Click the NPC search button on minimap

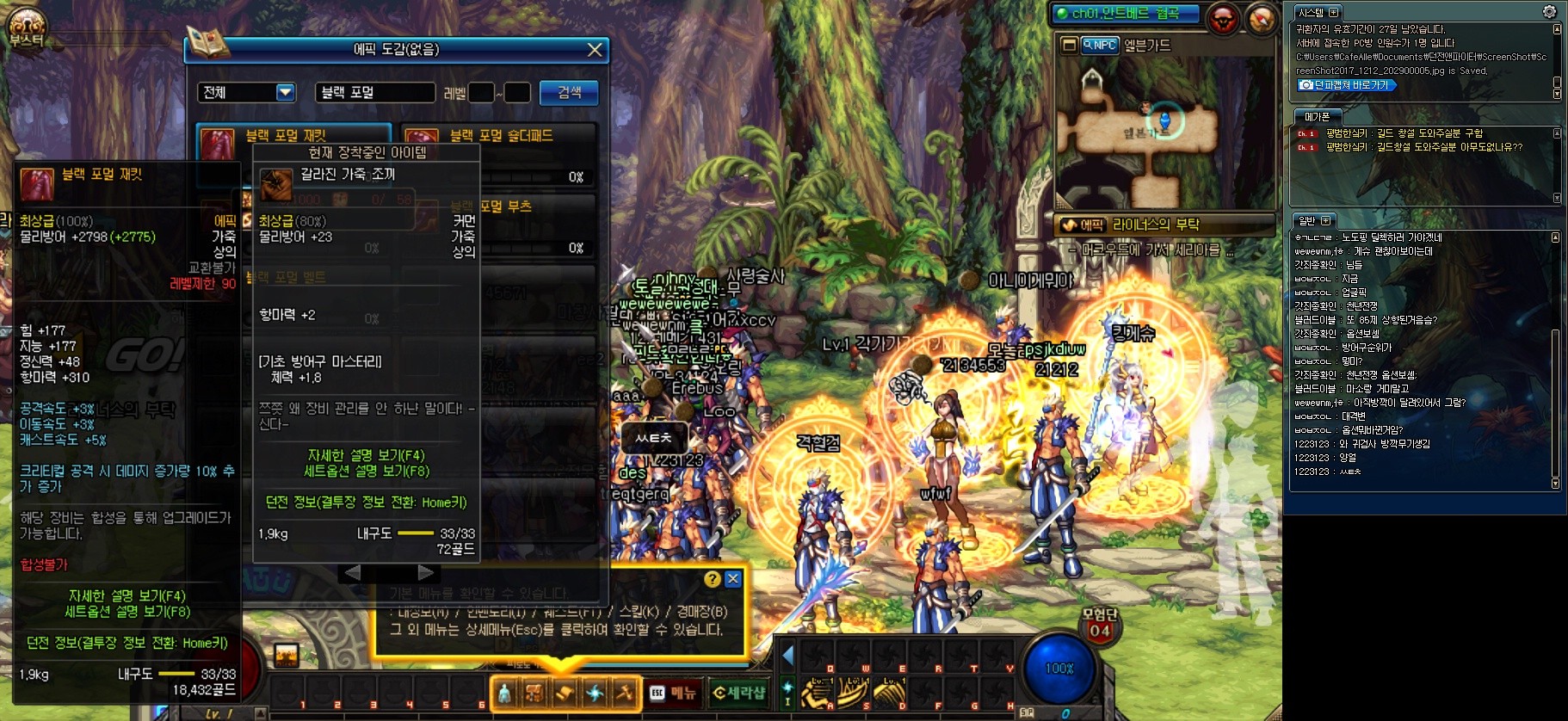(x=1099, y=45)
